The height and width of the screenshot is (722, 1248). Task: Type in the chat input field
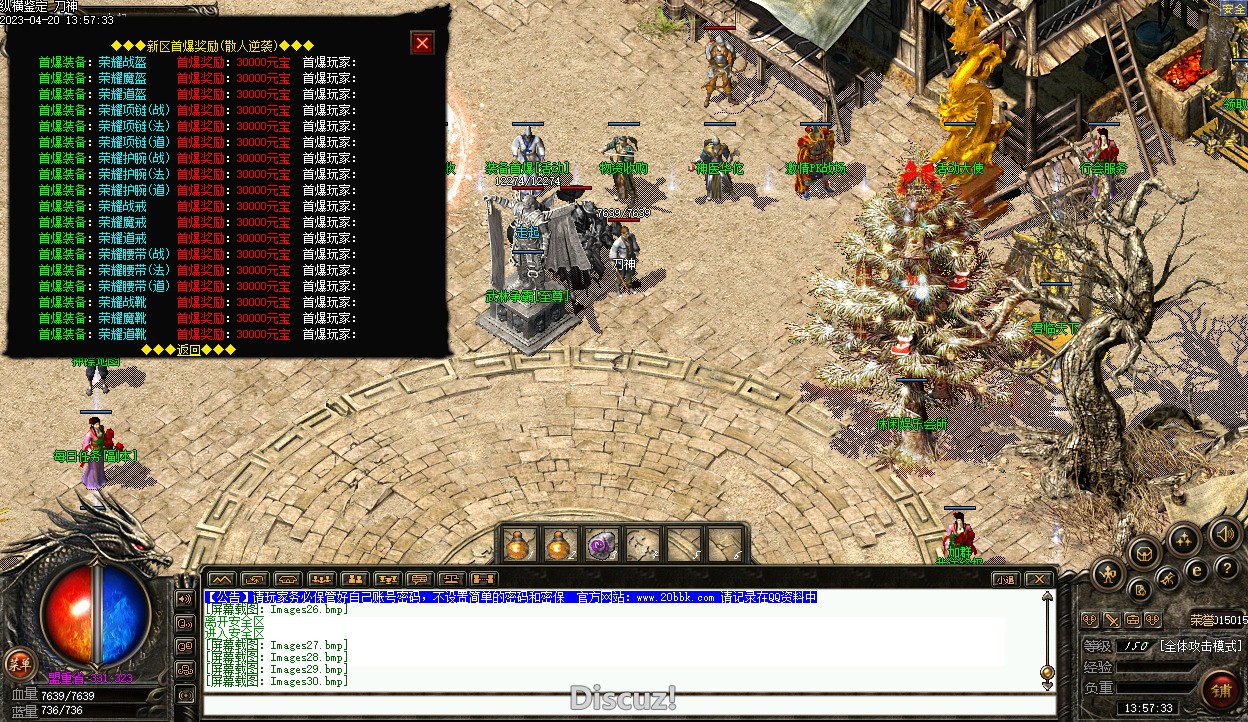(620, 704)
